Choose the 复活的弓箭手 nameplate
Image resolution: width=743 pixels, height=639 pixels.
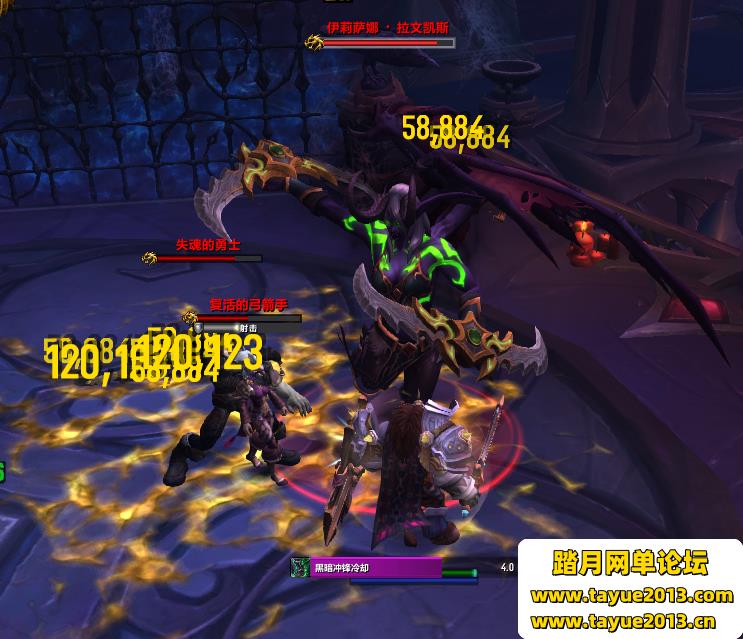tap(246, 318)
